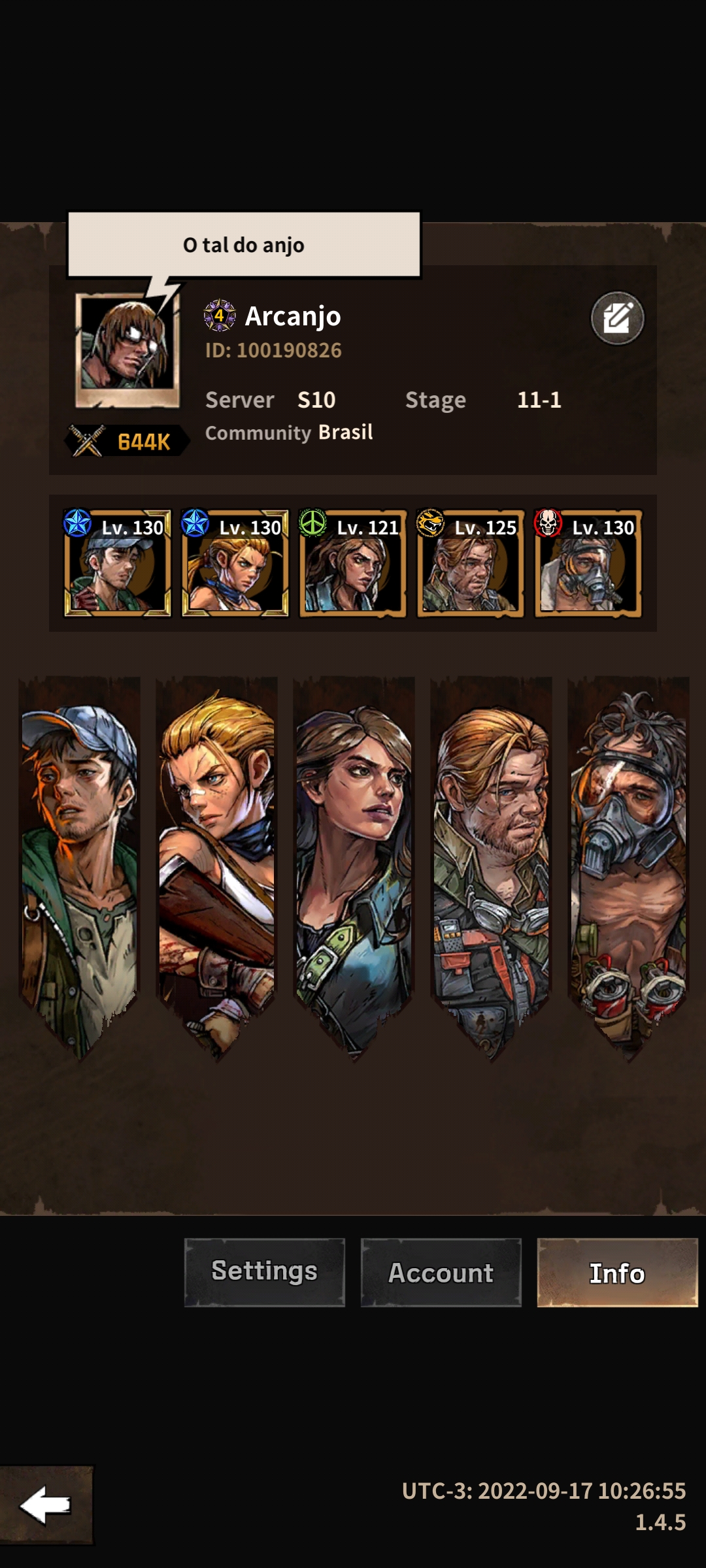Select the Lv. 121 hero thumbnail

point(353,563)
